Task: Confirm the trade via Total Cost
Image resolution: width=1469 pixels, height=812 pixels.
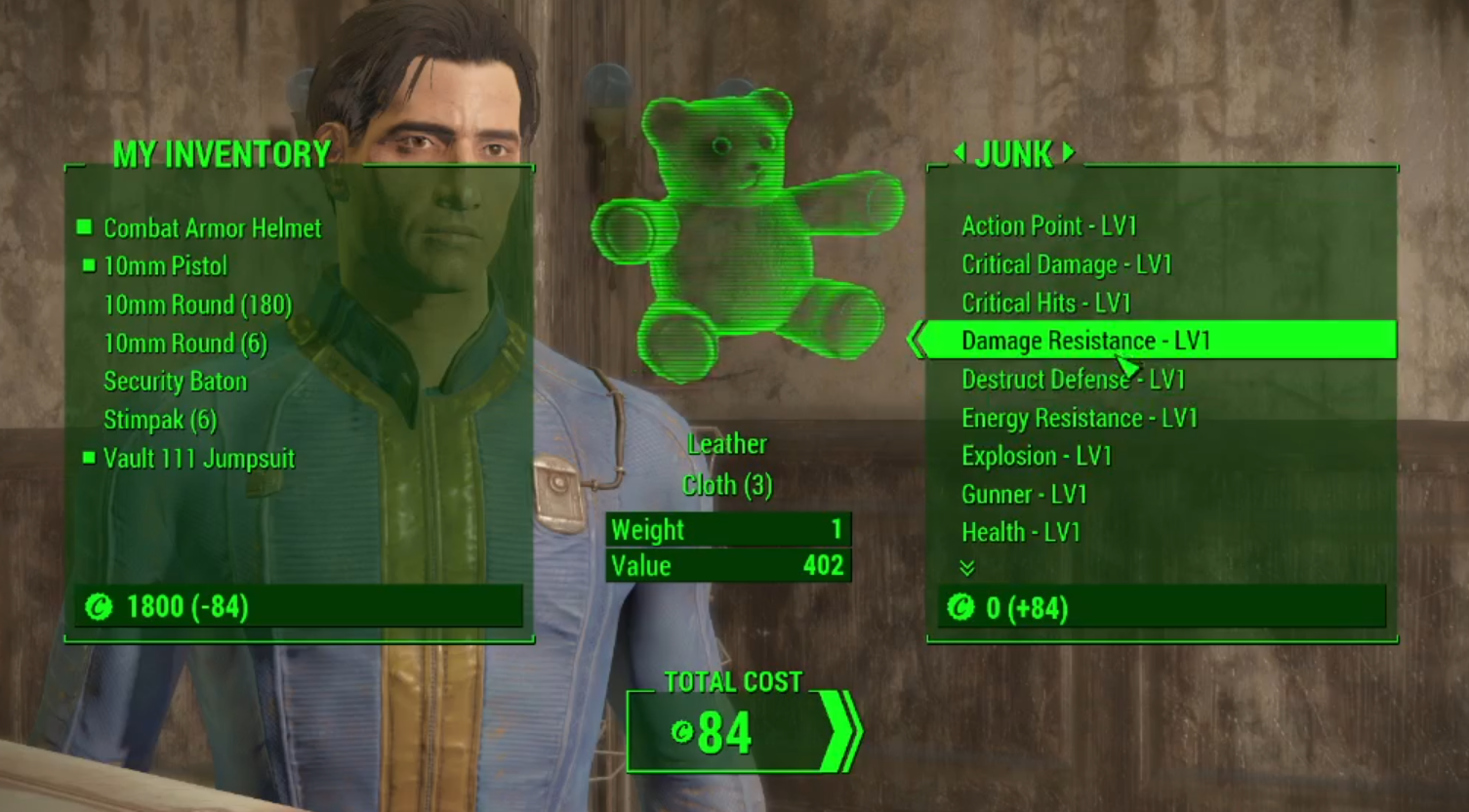Action: (x=744, y=732)
